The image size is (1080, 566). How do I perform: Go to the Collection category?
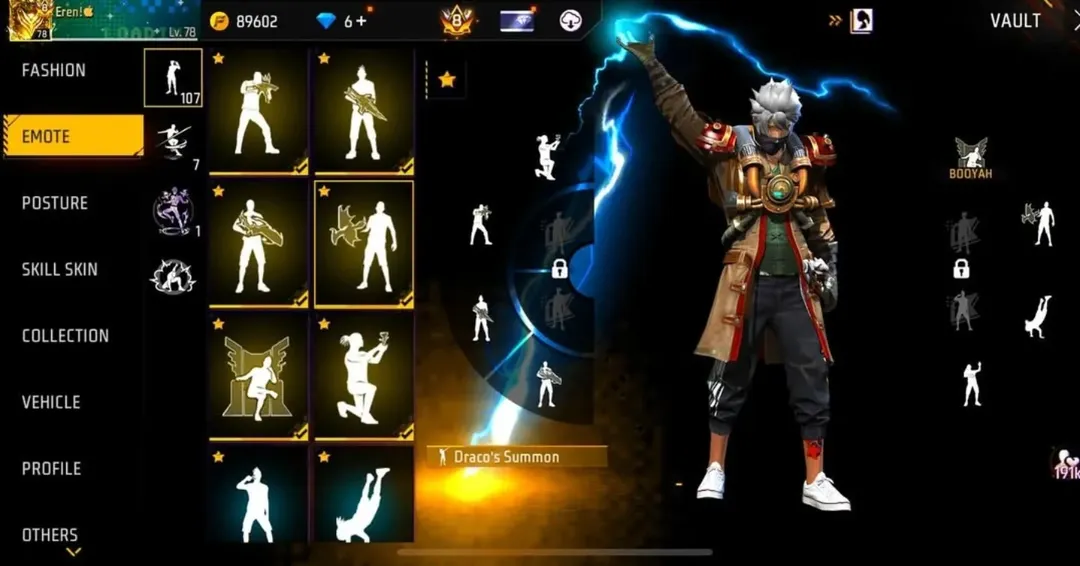(65, 336)
